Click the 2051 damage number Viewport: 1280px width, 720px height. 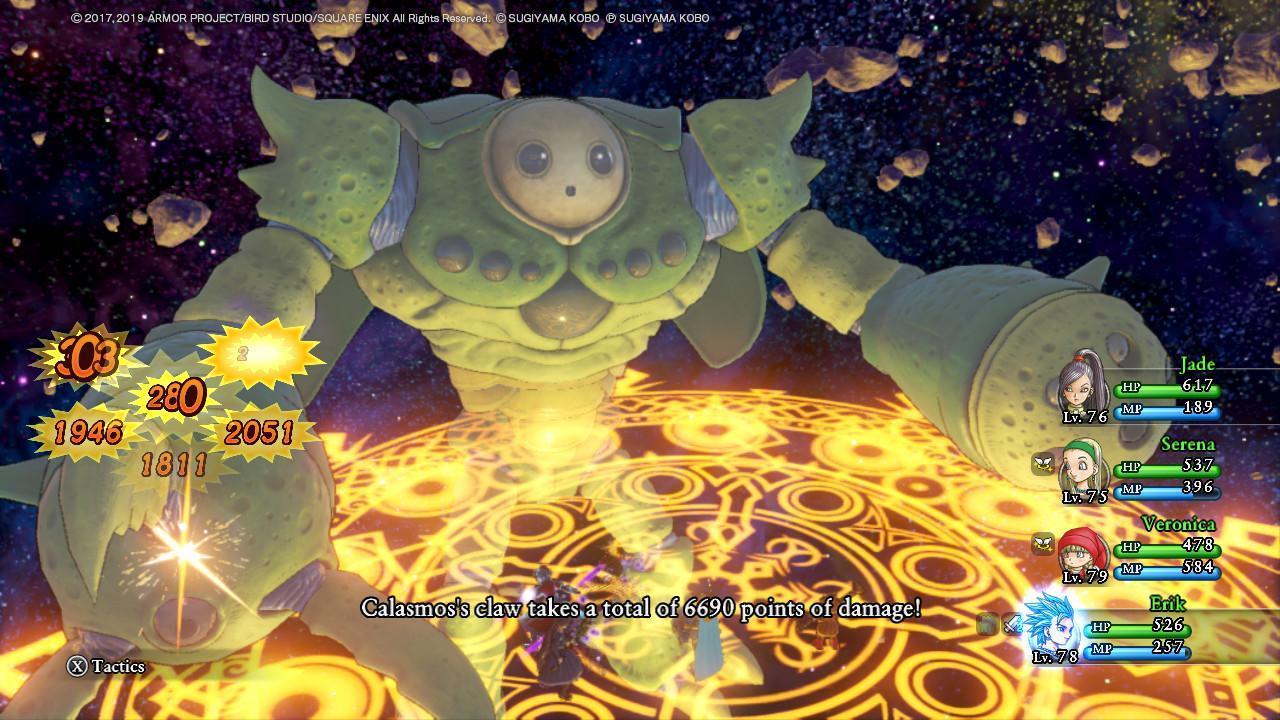pyautogui.click(x=260, y=432)
